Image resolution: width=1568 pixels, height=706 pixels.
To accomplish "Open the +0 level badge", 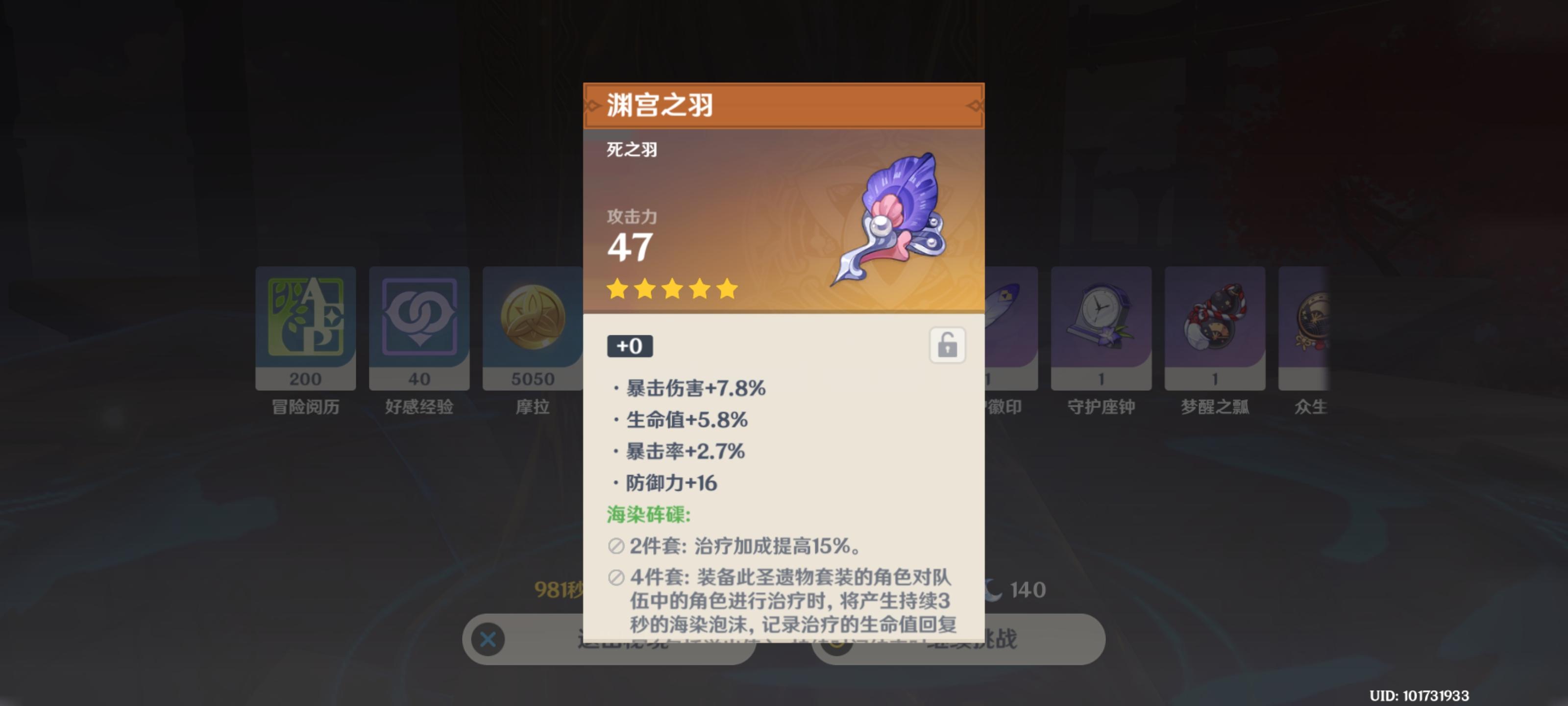I will [x=630, y=345].
